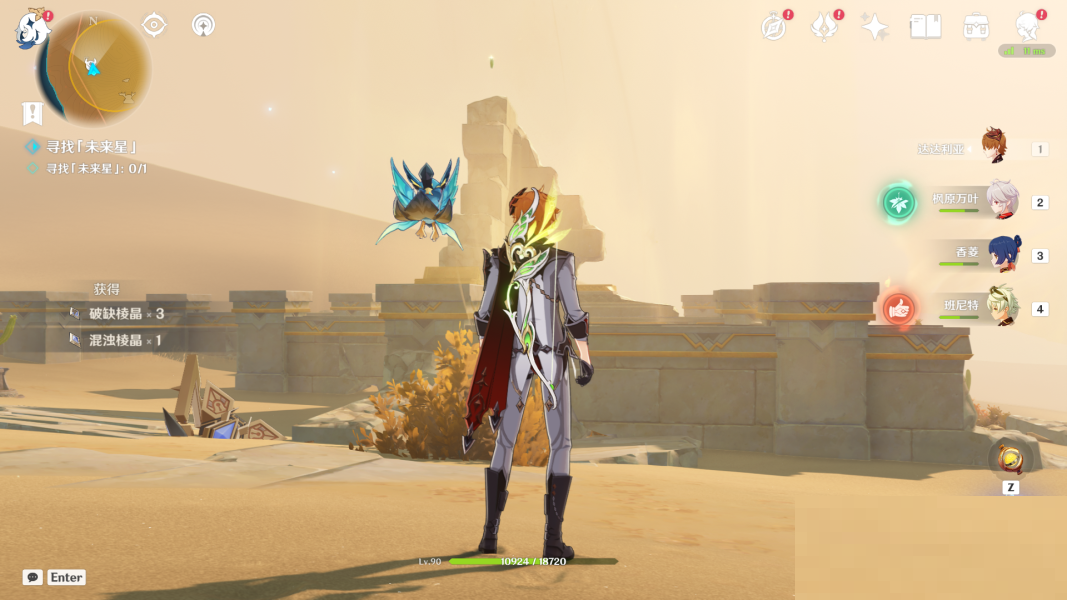Open the wish four-pointed star icon
This screenshot has height=600, width=1067.
point(875,27)
